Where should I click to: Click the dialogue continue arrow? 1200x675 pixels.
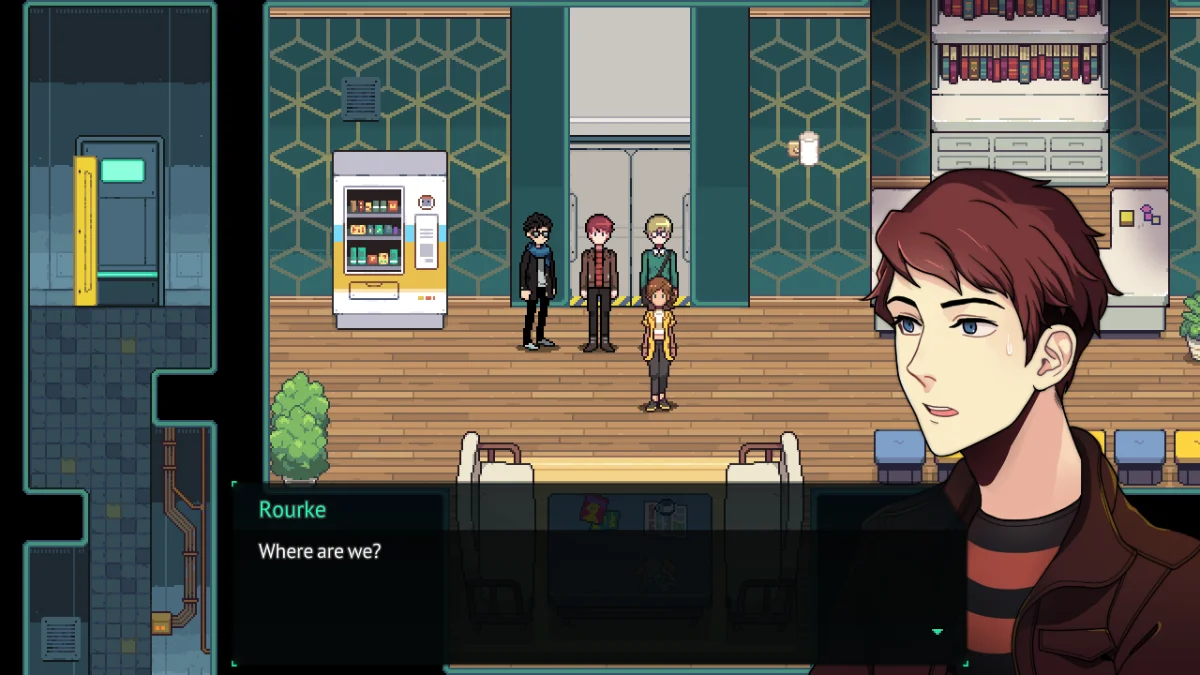pyautogui.click(x=937, y=632)
